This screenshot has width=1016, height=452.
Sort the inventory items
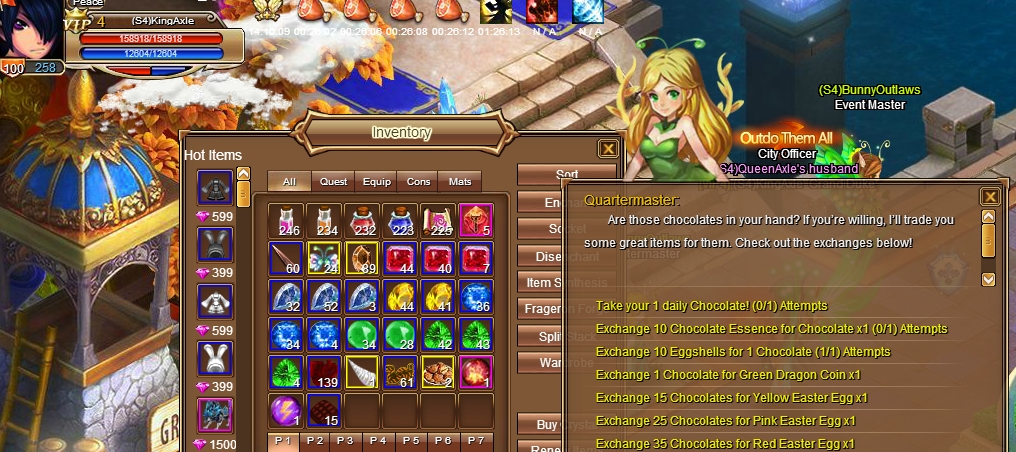pos(566,175)
